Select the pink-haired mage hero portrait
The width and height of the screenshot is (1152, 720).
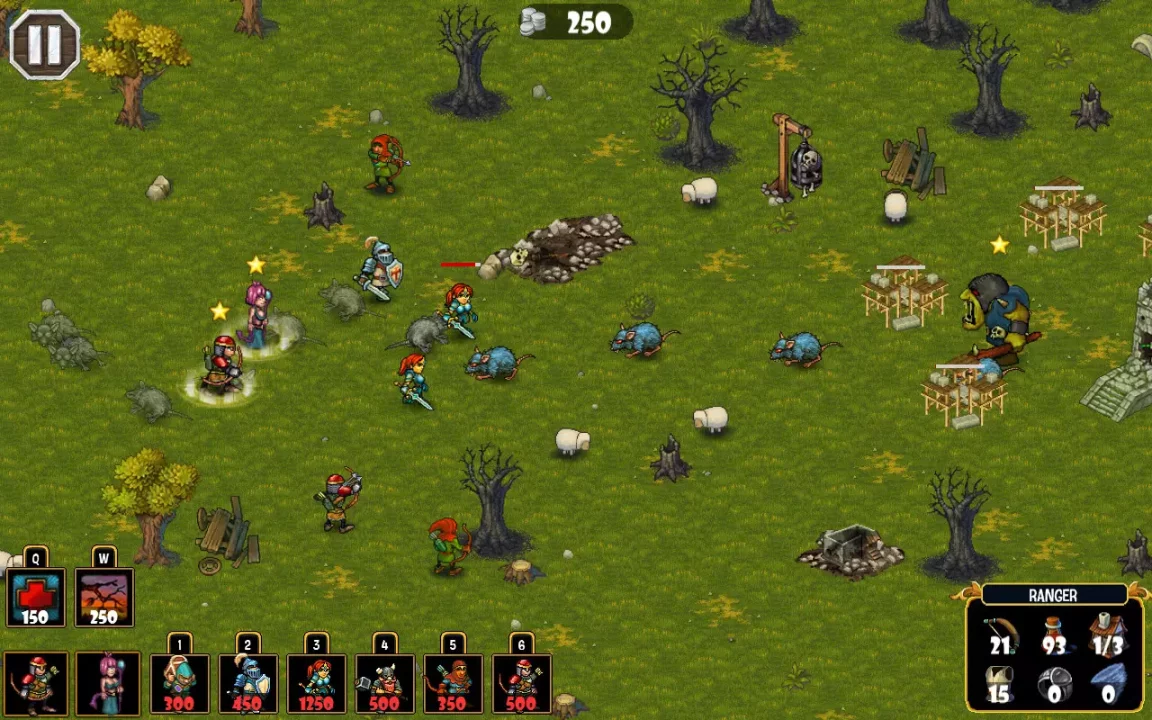(107, 684)
